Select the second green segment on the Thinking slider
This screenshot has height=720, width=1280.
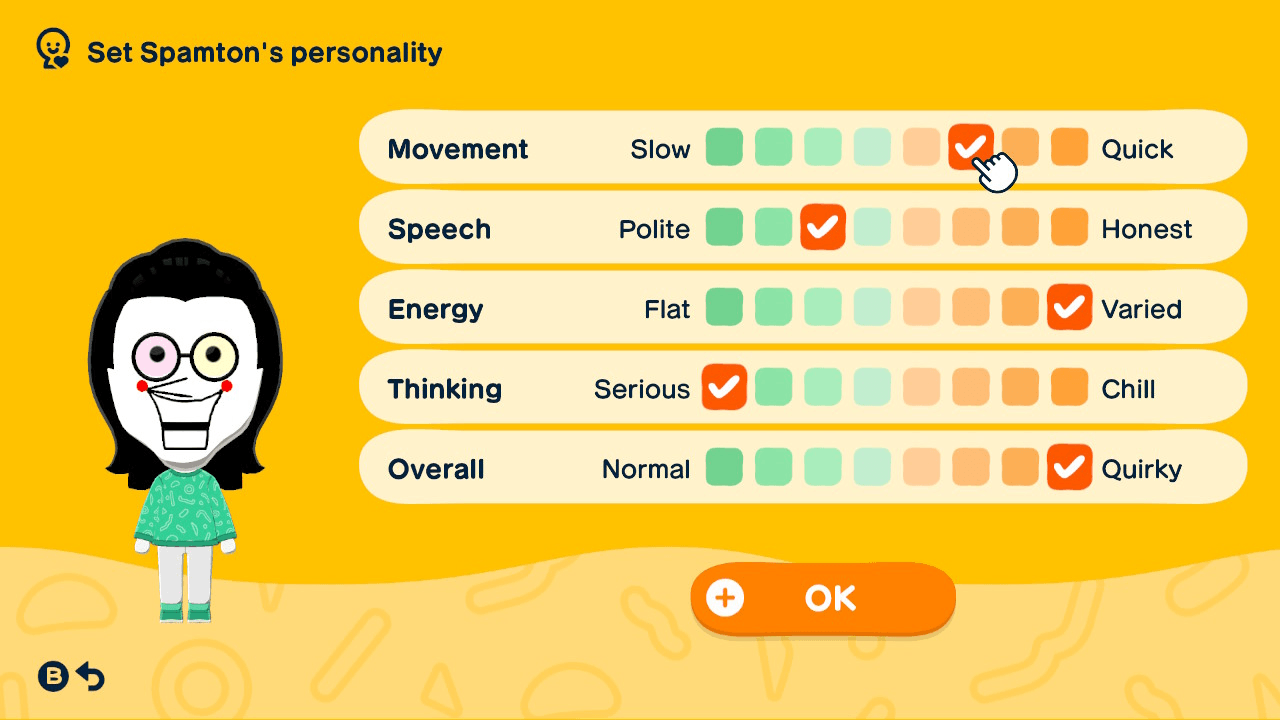click(x=773, y=387)
